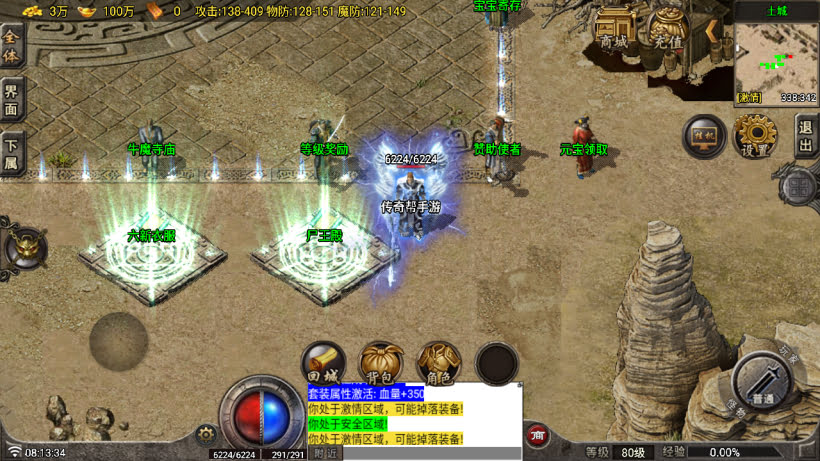Click the small gear beside the health orb
820x461 pixels.
[207, 434]
